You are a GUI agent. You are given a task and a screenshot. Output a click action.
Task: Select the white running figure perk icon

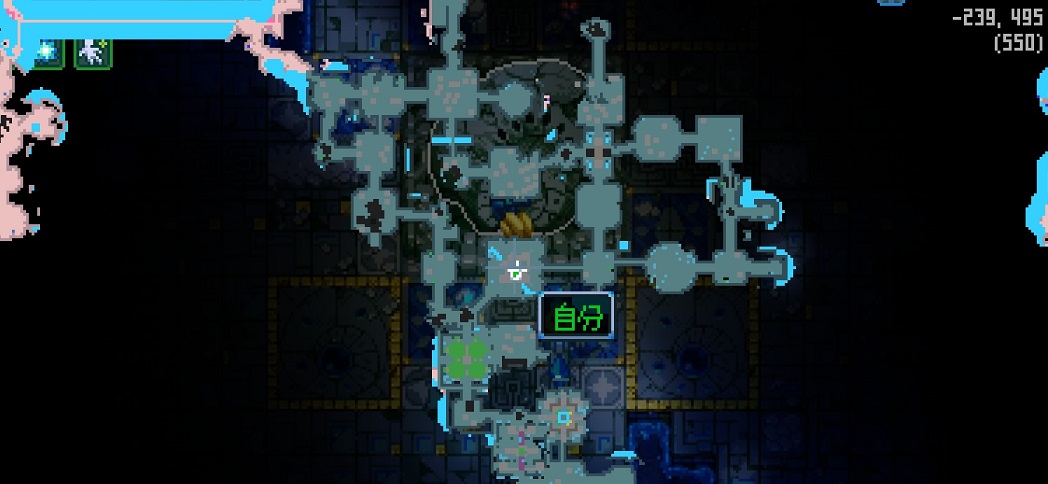93,52
